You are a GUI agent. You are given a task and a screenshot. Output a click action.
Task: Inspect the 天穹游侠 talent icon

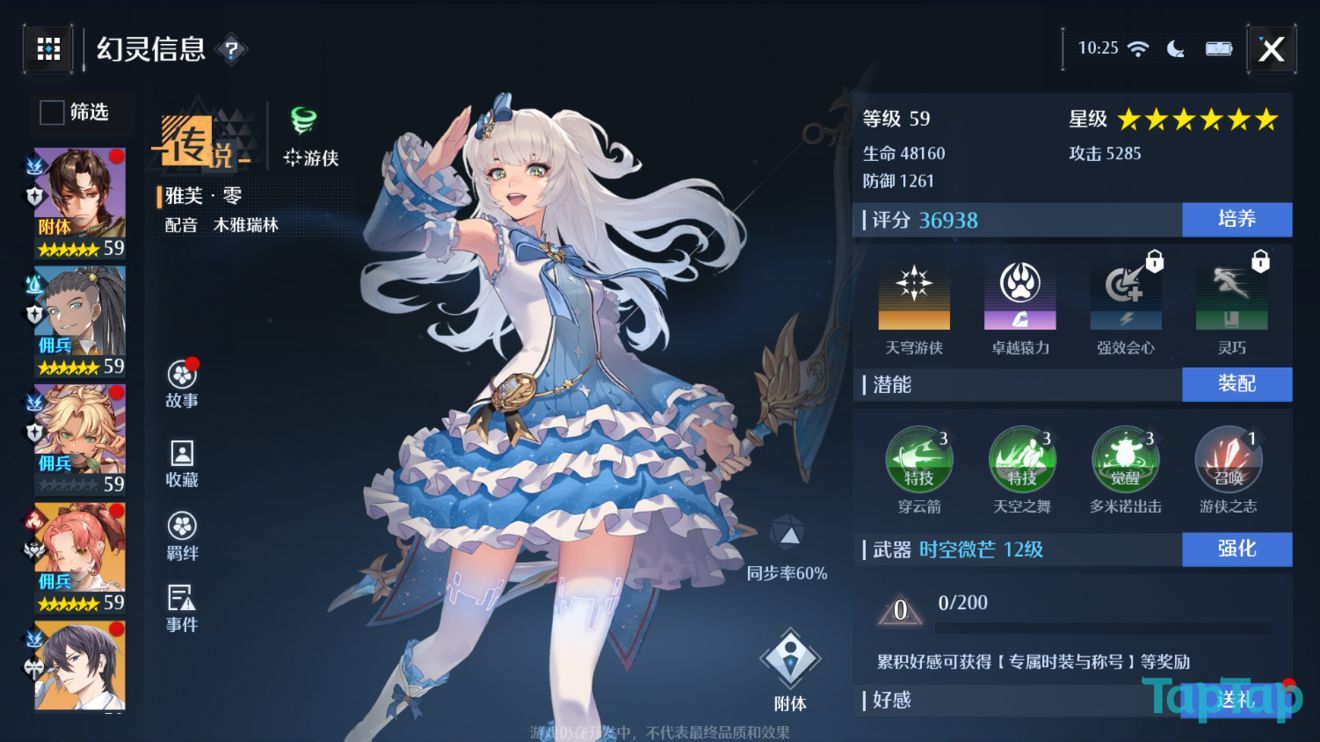click(913, 295)
